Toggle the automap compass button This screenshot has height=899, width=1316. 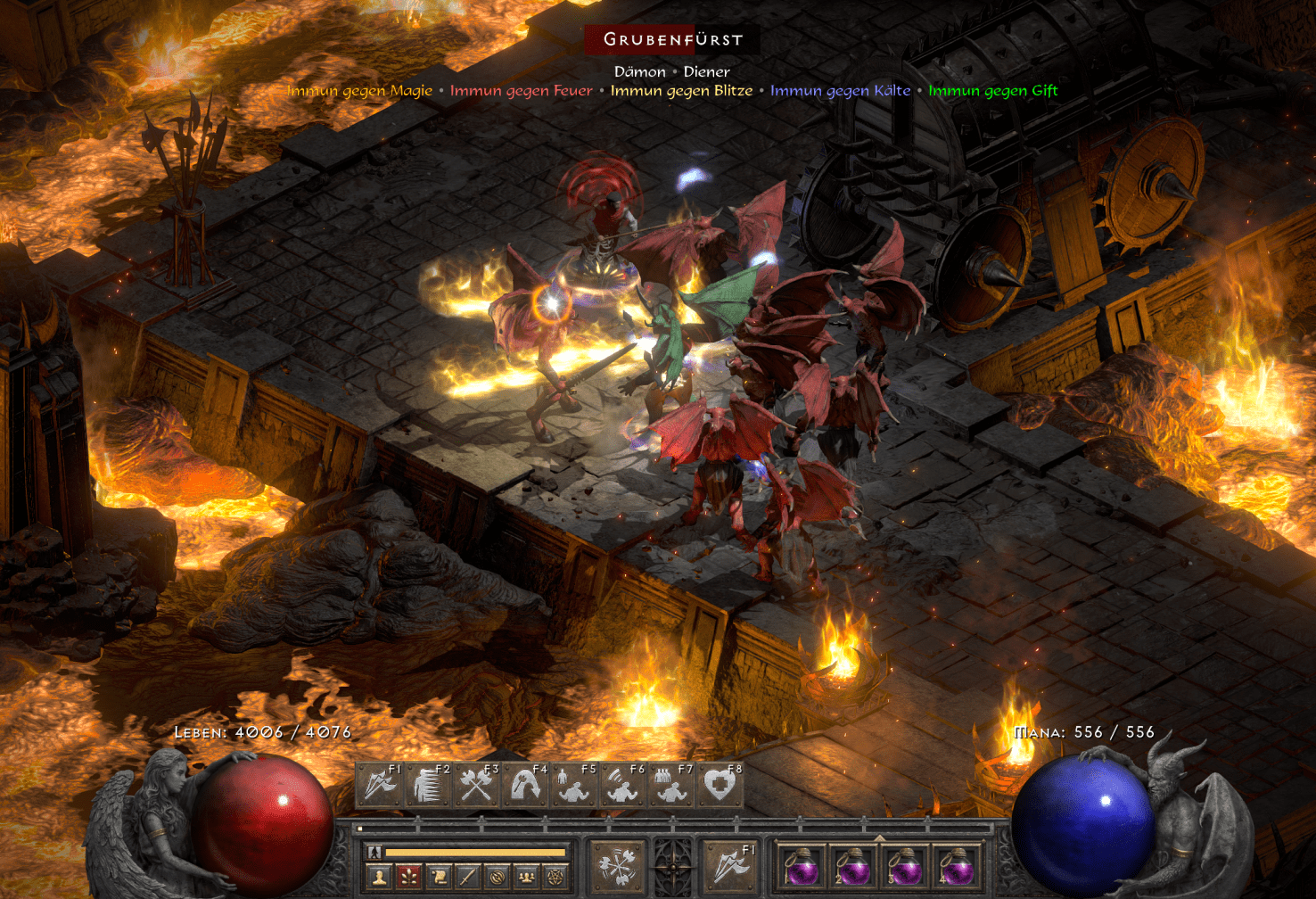(x=498, y=878)
